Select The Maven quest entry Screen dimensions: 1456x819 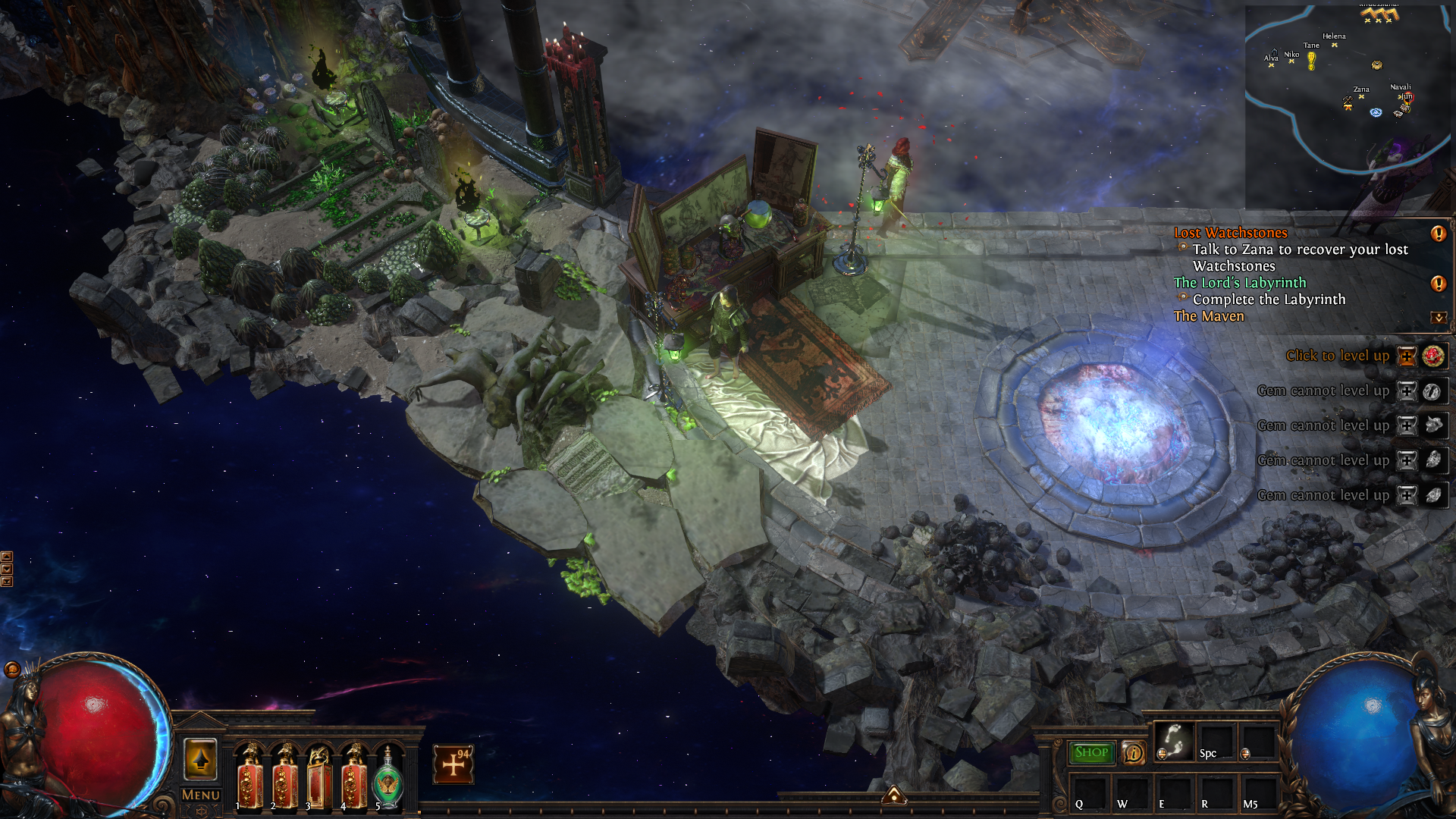point(1209,316)
